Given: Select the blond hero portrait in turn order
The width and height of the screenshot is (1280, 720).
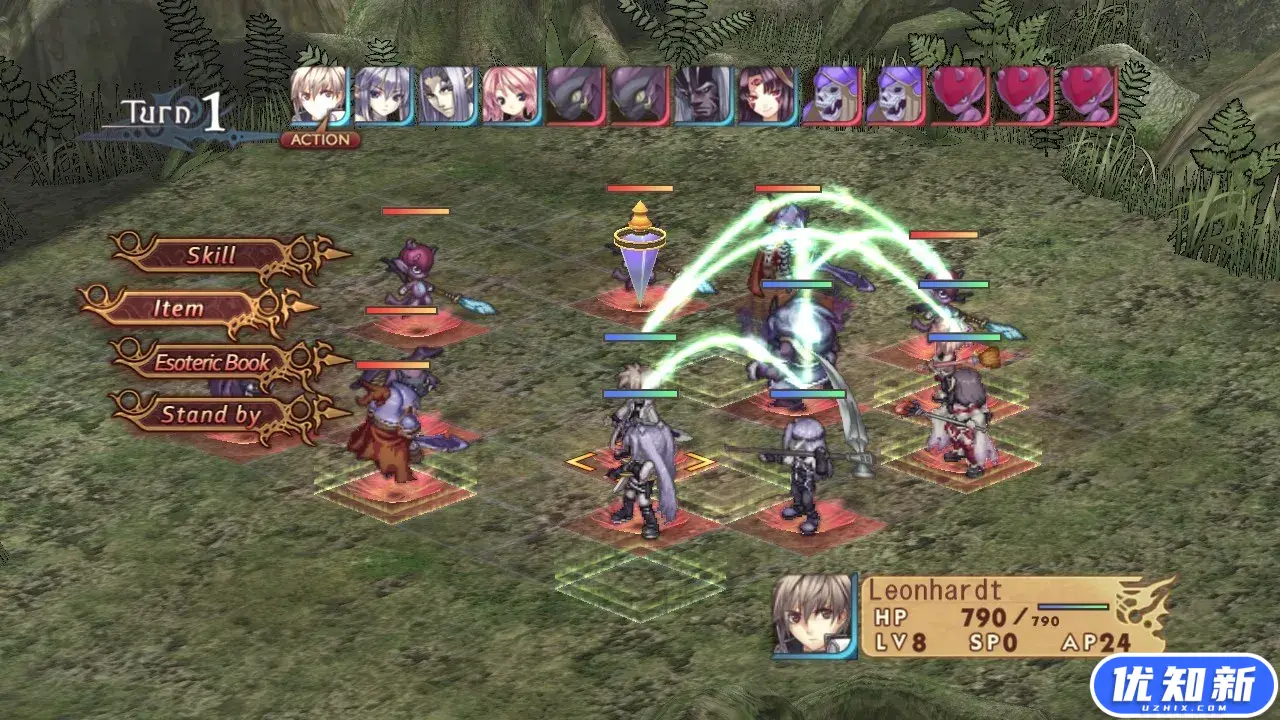Looking at the screenshot, I should coord(319,96).
